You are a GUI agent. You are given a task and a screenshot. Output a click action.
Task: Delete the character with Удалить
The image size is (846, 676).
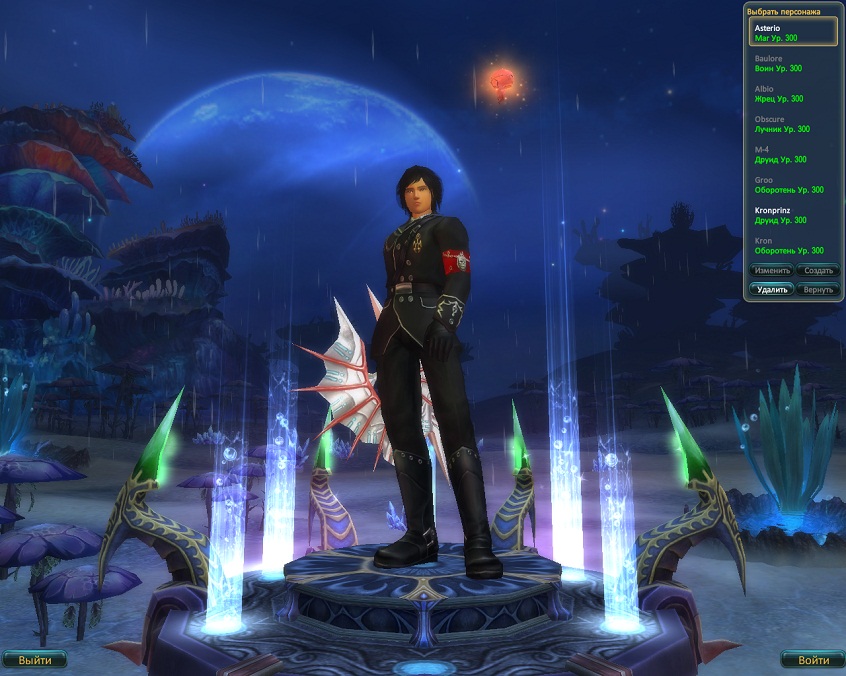(x=771, y=289)
